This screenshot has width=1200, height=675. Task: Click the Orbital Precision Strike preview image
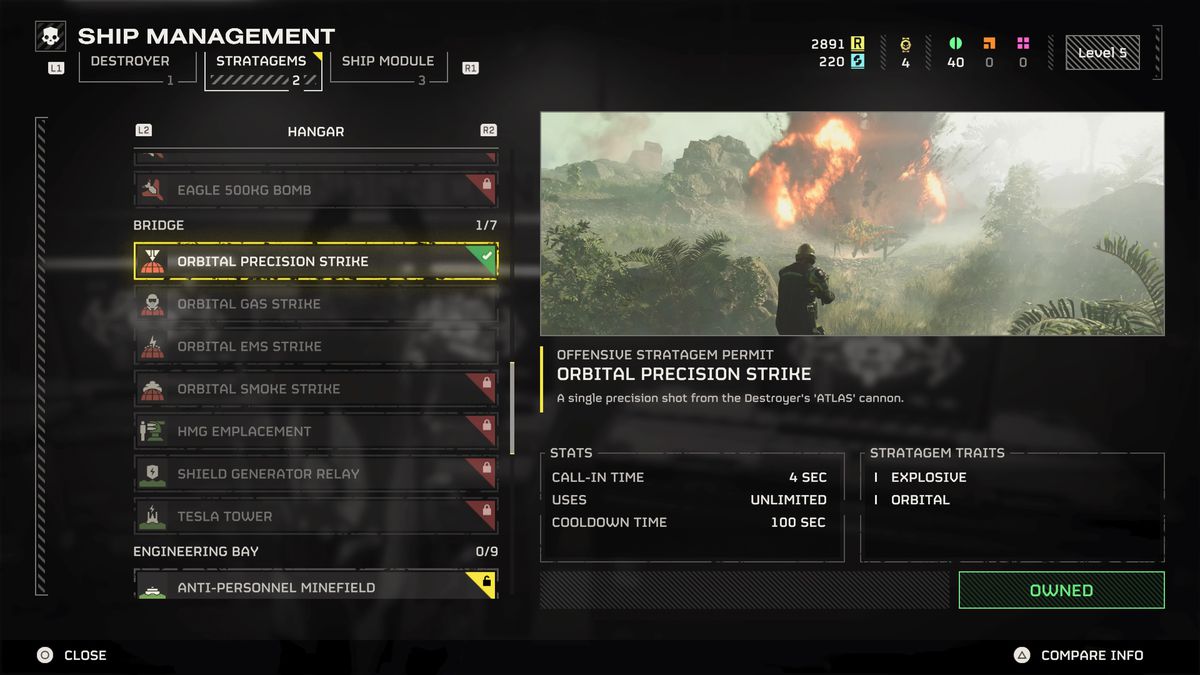[852, 223]
